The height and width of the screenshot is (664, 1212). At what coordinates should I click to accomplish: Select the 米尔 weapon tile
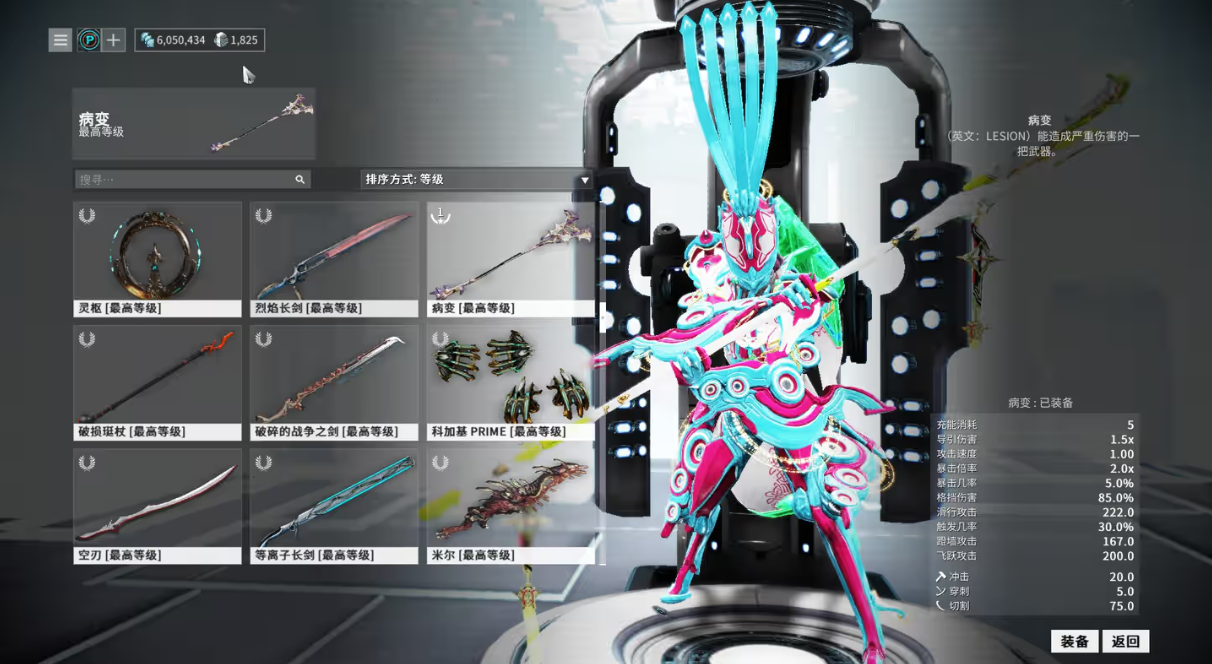[x=511, y=506]
